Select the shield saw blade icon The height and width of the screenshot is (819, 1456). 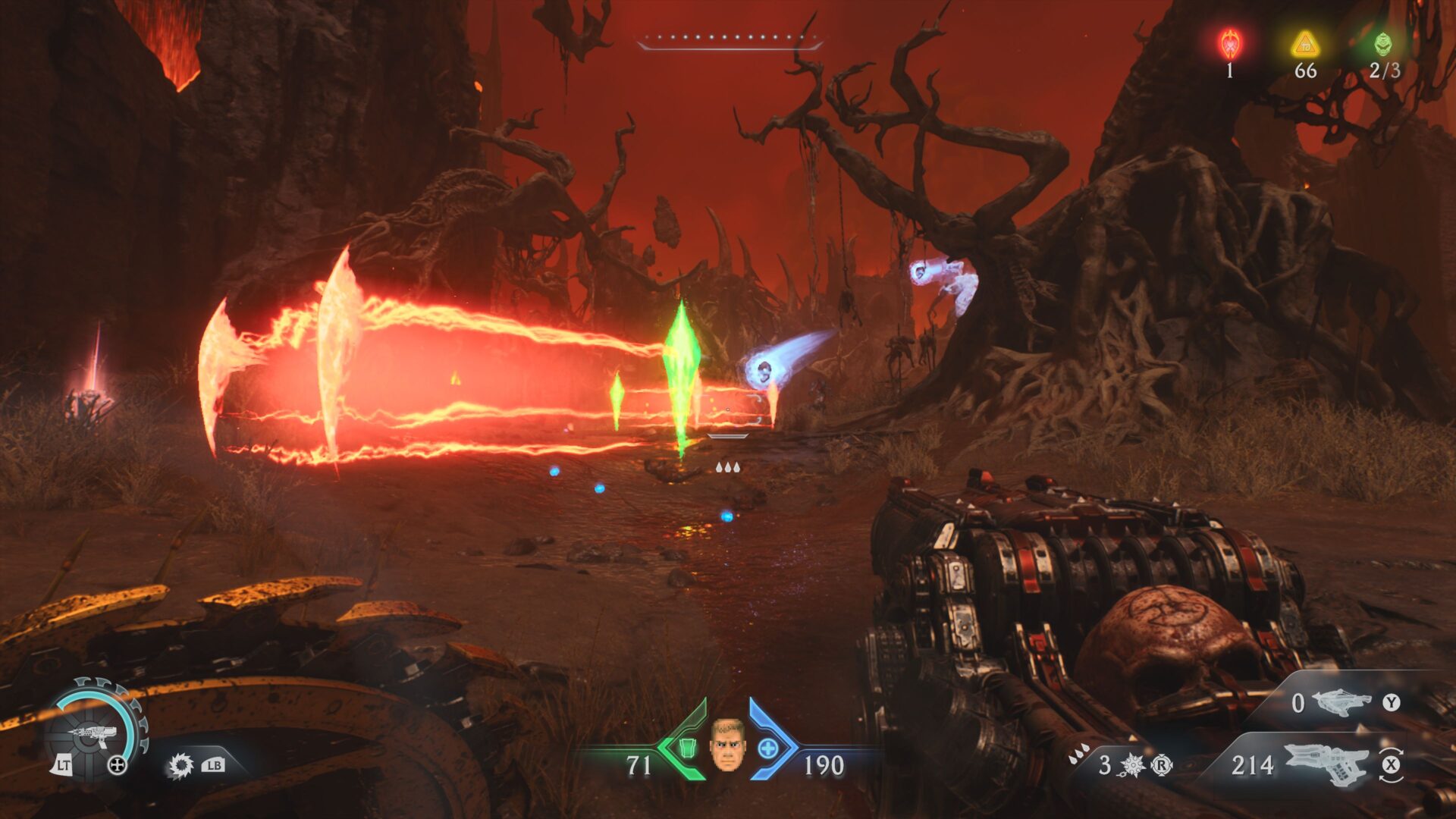180,765
